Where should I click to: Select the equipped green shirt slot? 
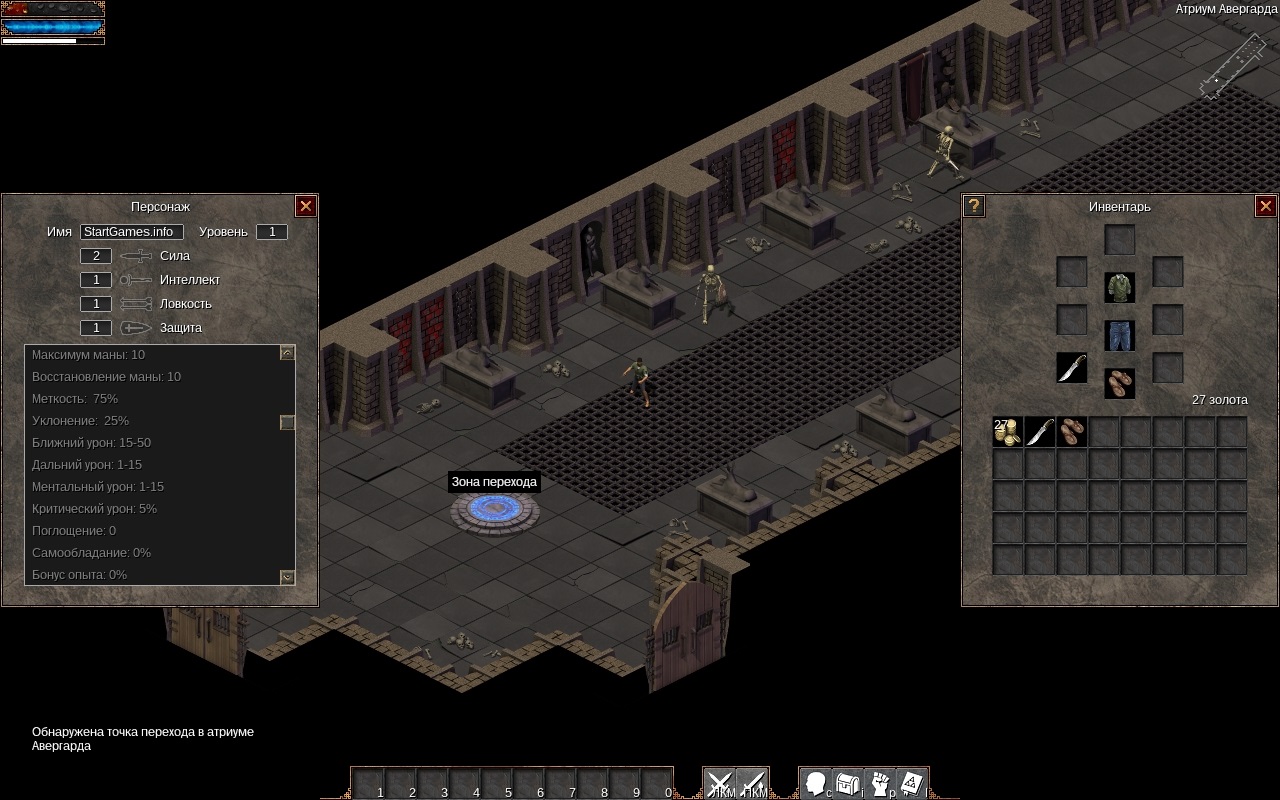coord(1120,288)
